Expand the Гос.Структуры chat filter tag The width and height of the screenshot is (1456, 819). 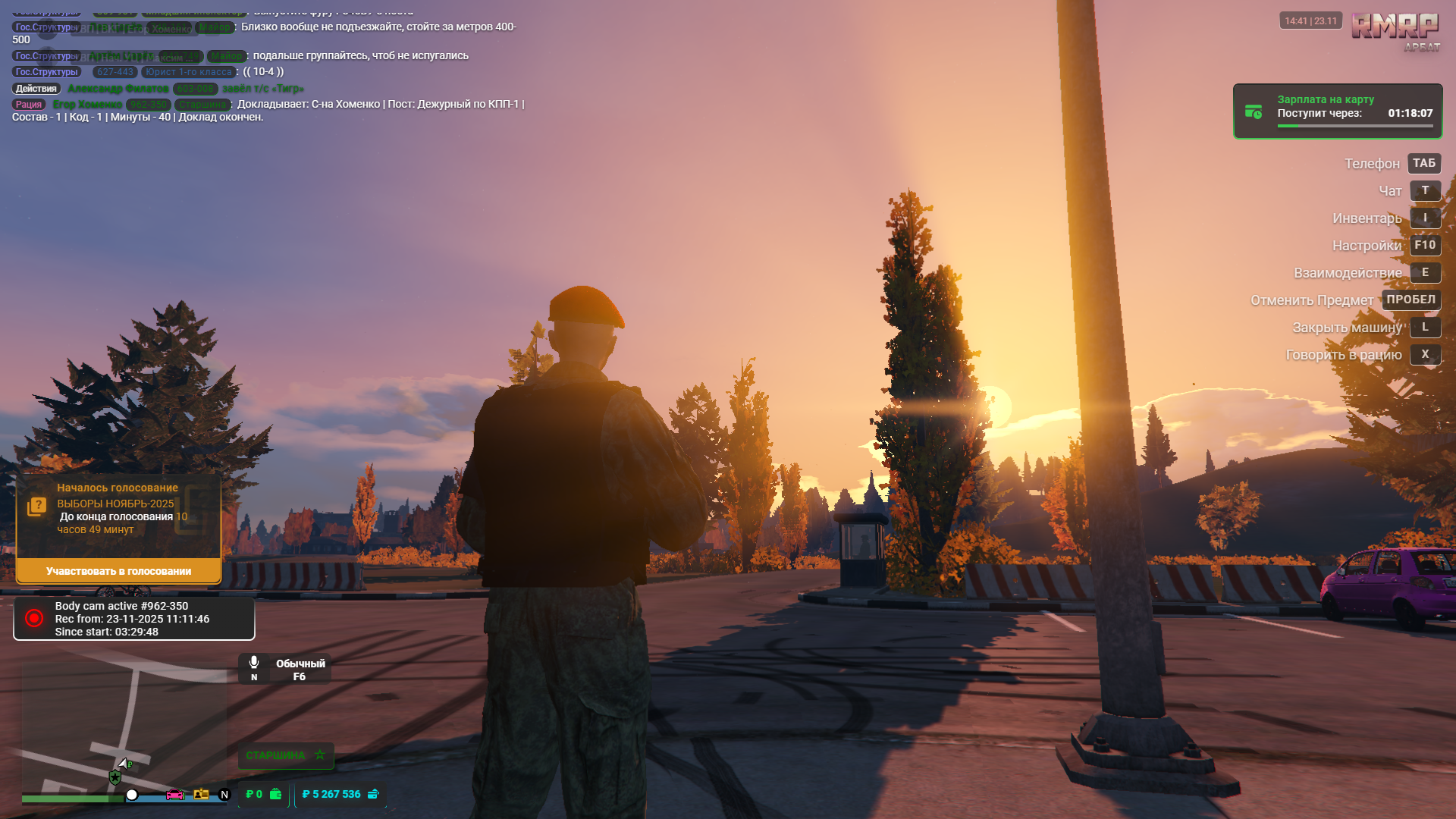(45, 71)
